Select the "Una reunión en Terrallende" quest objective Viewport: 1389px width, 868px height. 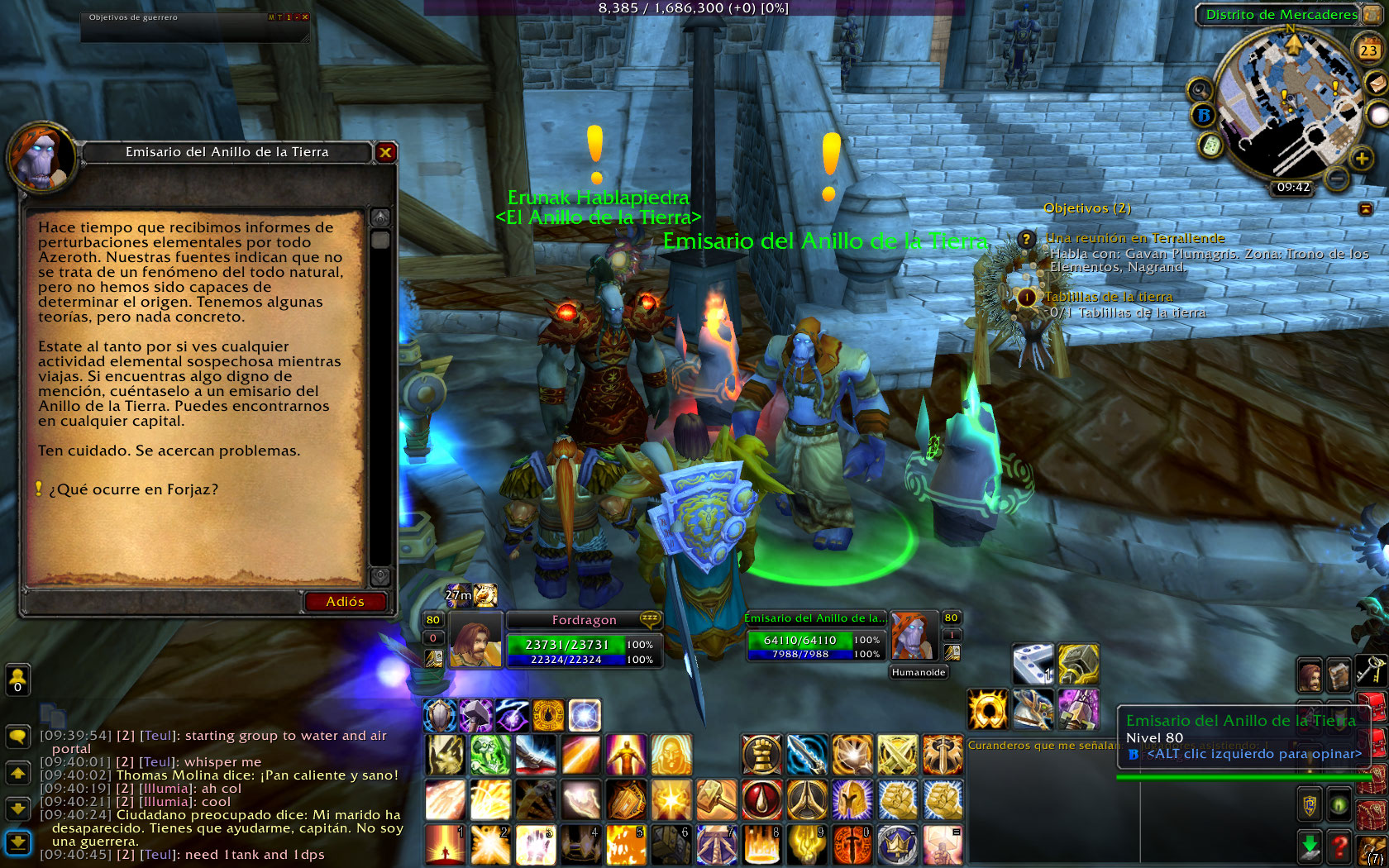pyautogui.click(x=1134, y=238)
